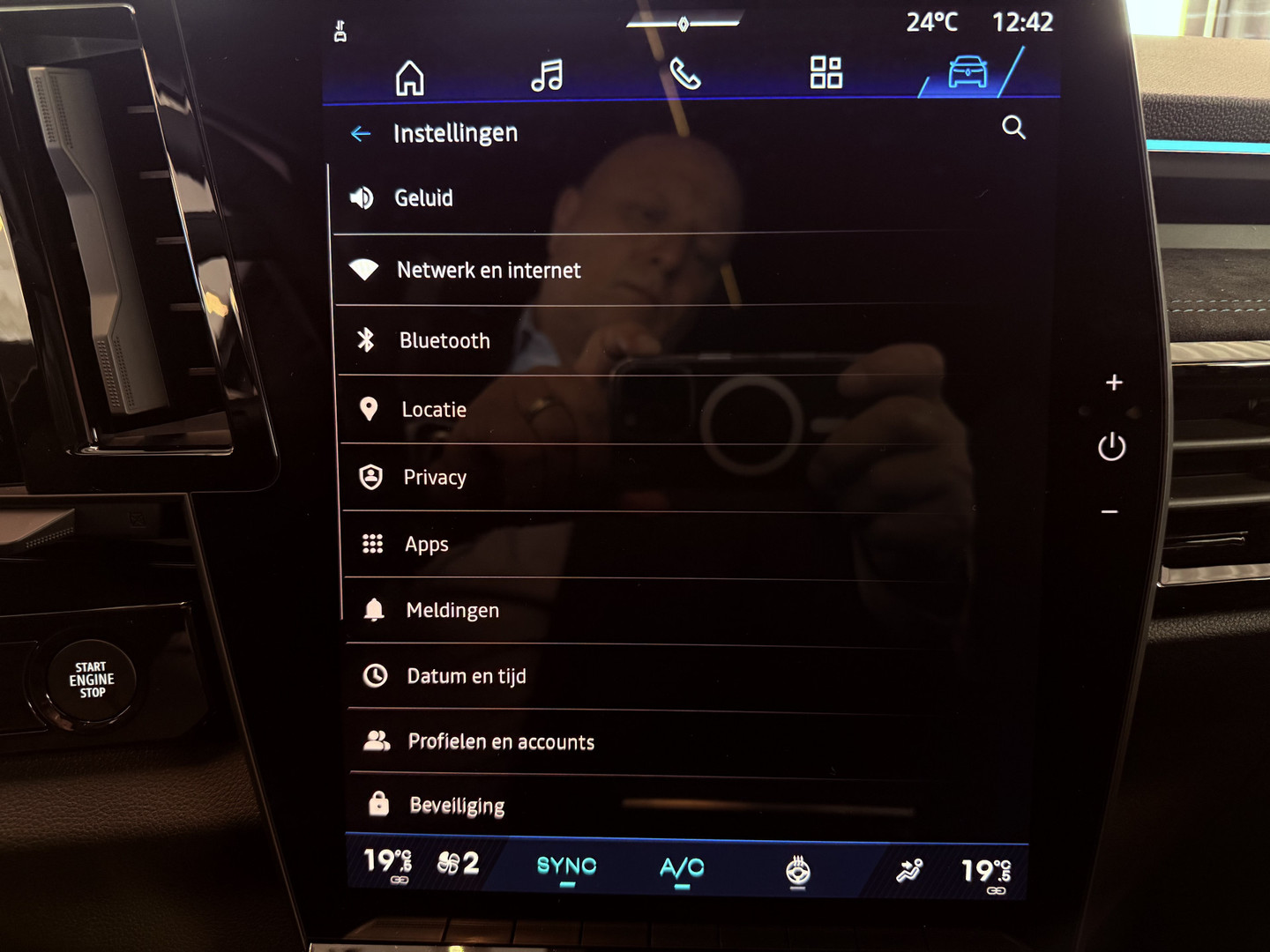Switch to the phone tab
The image size is (1270, 952).
(x=684, y=74)
